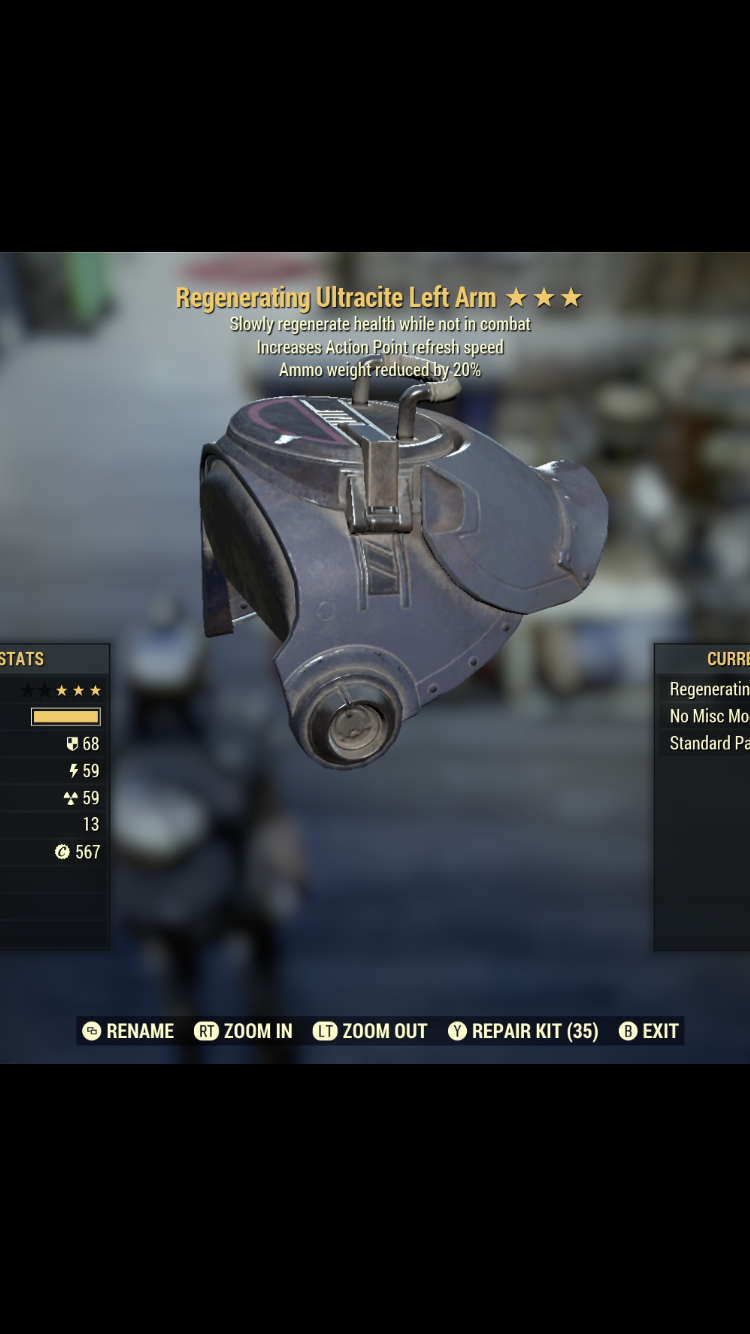Select ZOOM OUT in the bottom bar

tap(370, 1031)
